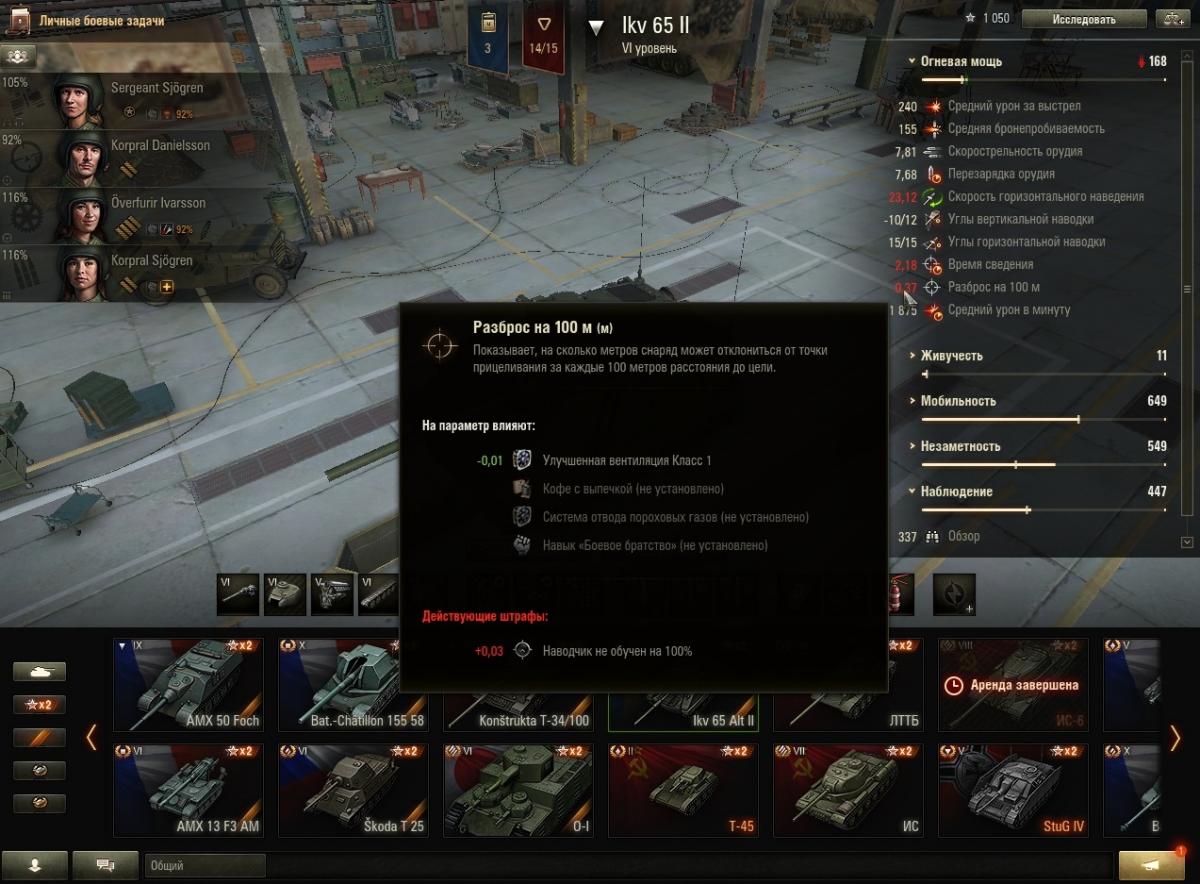
Task: Show next tanks with right carousel arrow
Action: [1175, 738]
